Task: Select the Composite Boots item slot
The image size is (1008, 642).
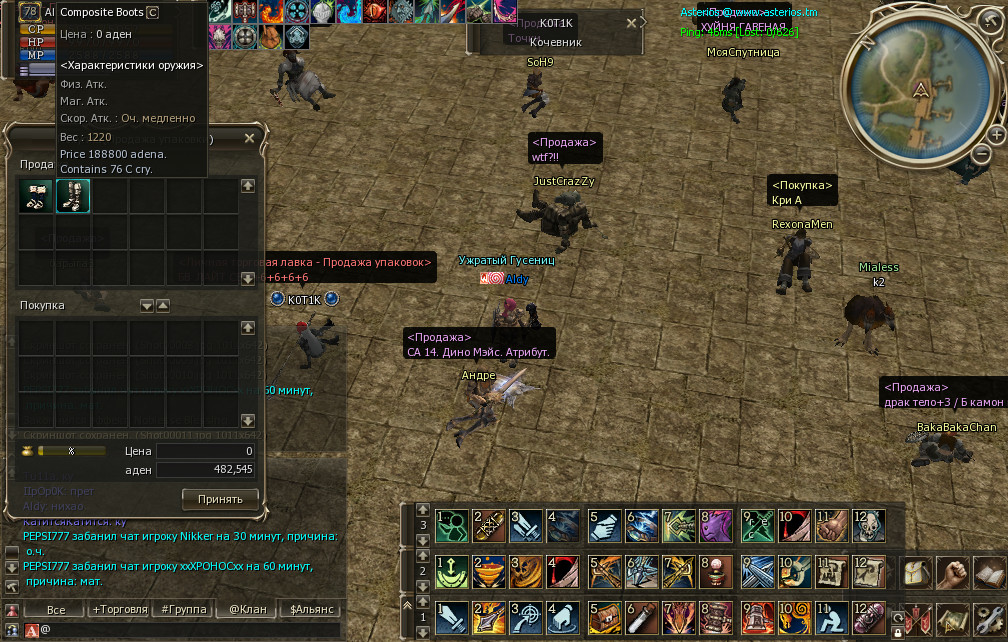Action: coord(73,196)
